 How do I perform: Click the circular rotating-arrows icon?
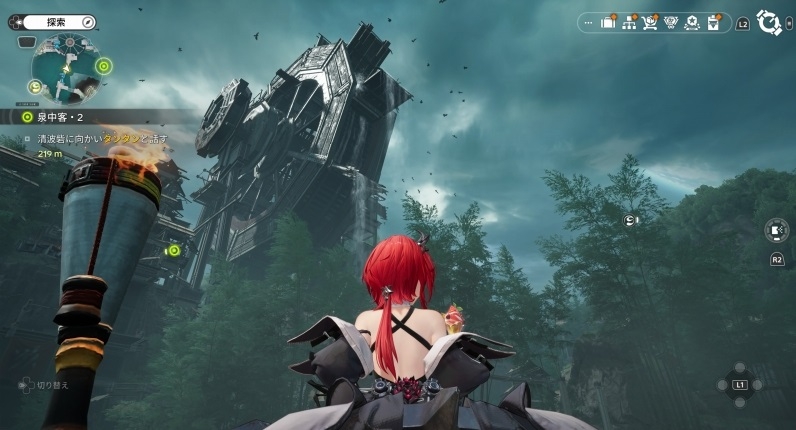click(x=768, y=21)
